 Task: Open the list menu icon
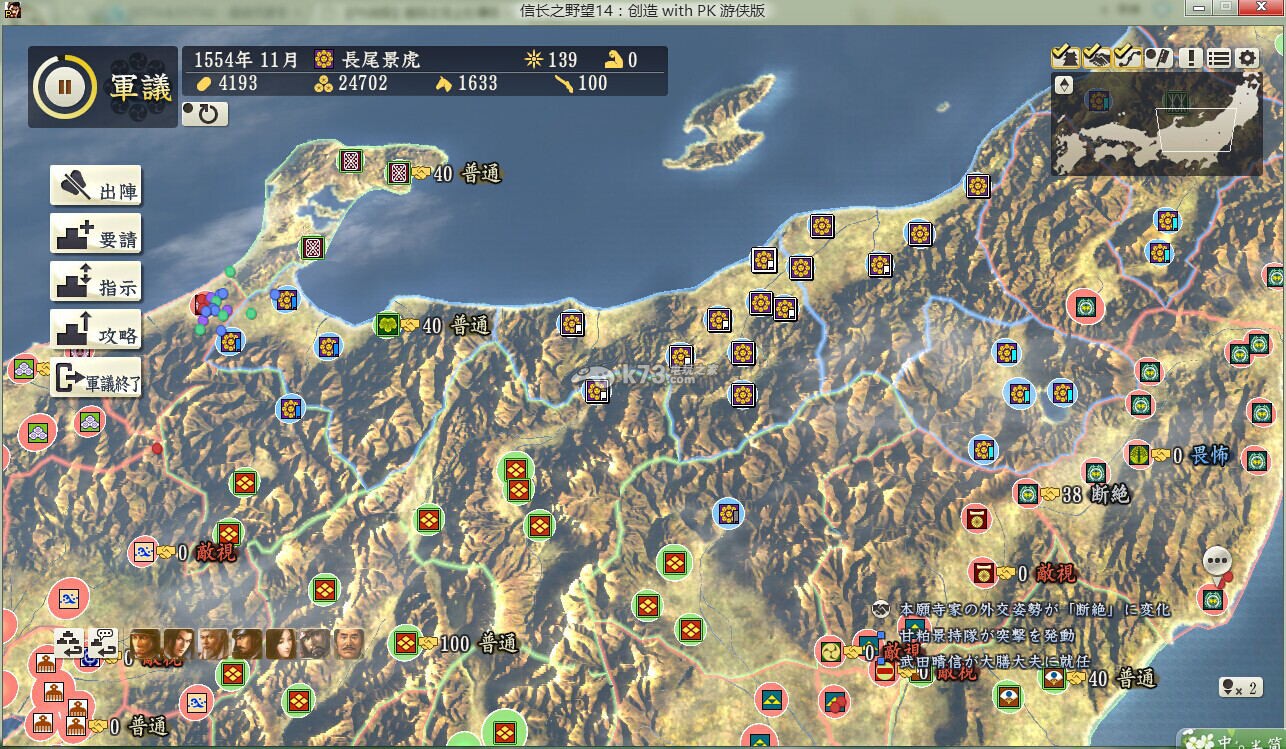[x=1218, y=57]
